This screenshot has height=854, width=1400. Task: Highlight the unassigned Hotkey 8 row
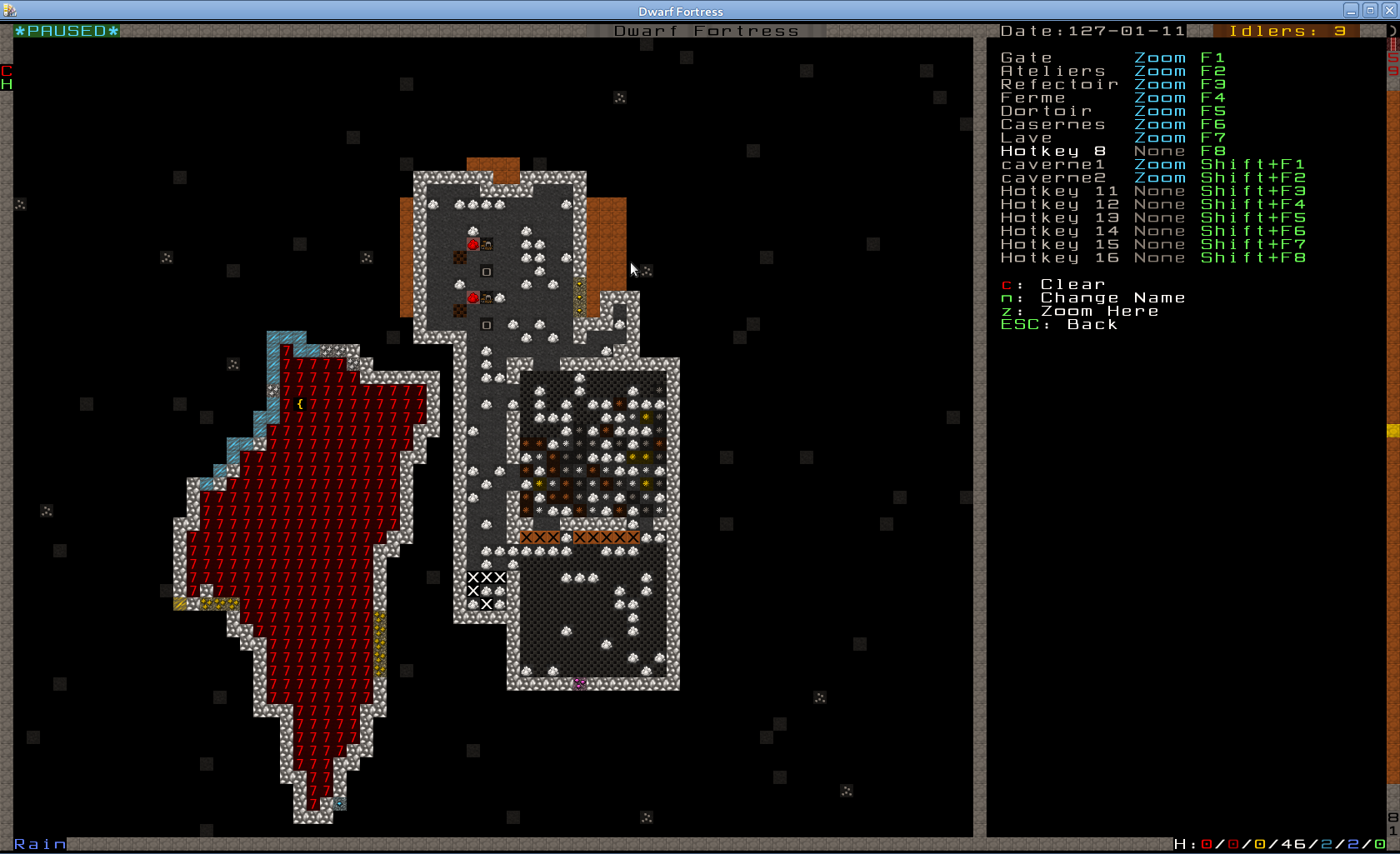click(x=1053, y=151)
